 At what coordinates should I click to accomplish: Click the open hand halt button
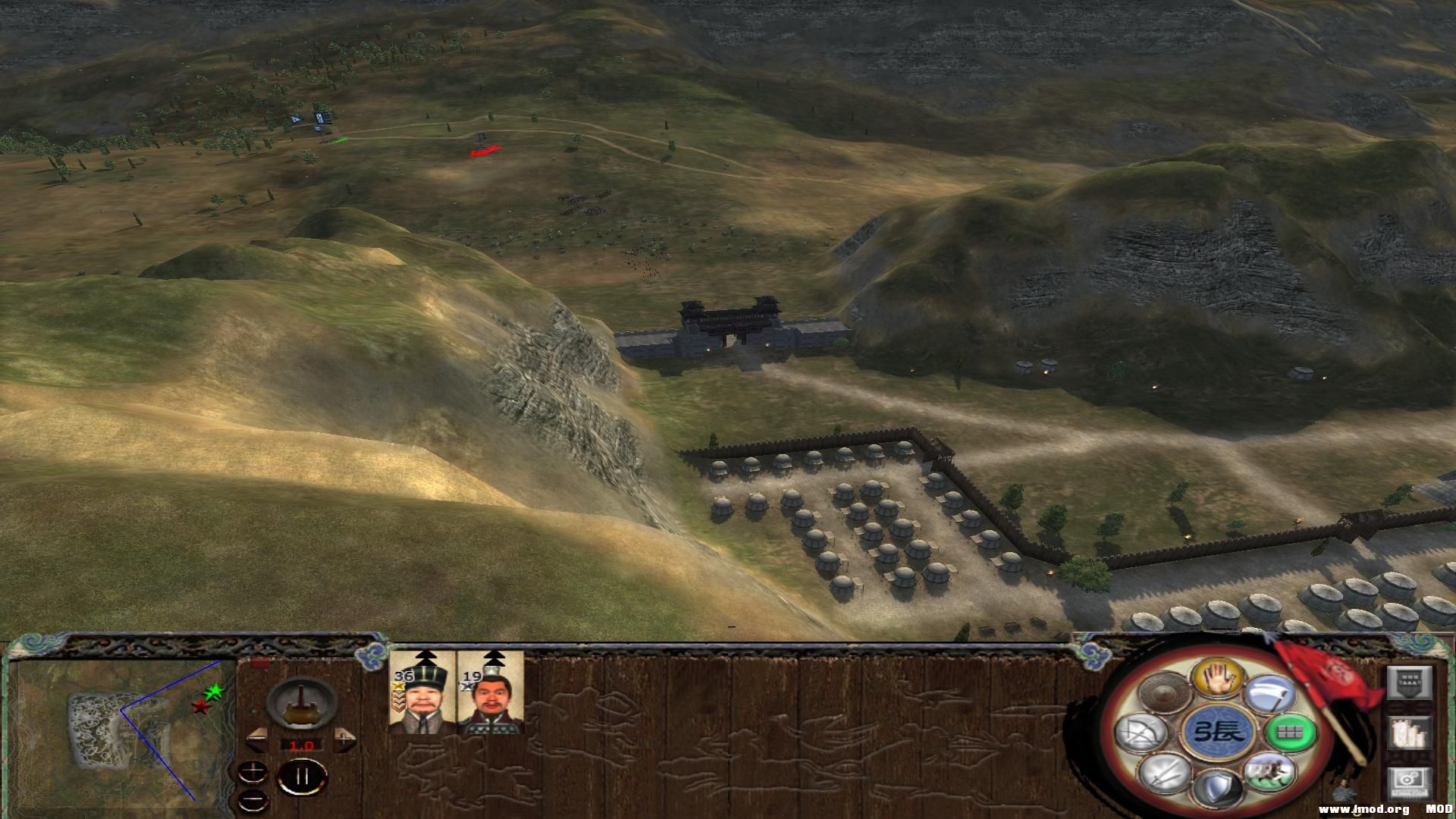[x=1217, y=676]
